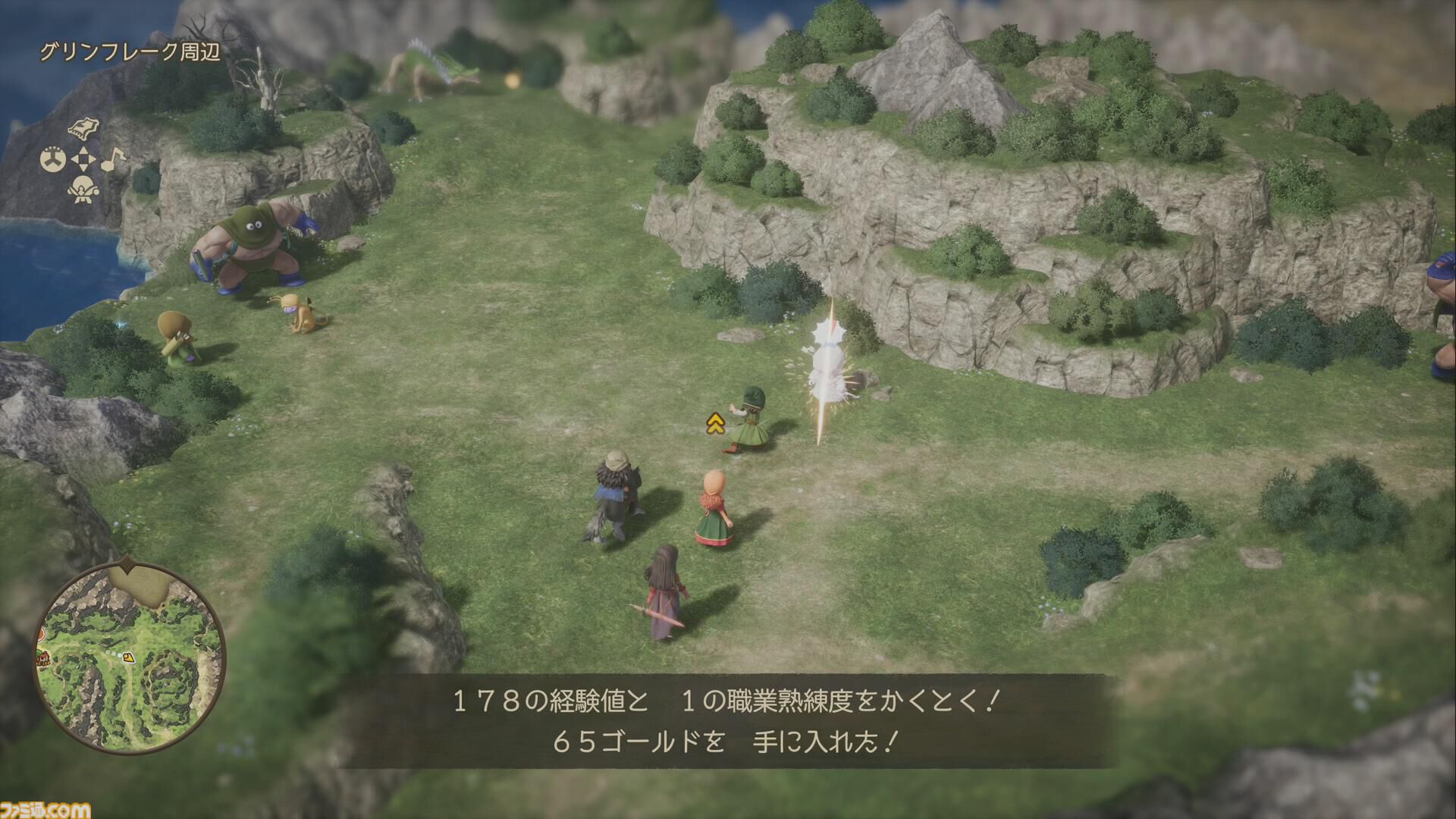Select the yellow player marker on the minimap
1456x819 pixels.
click(128, 657)
